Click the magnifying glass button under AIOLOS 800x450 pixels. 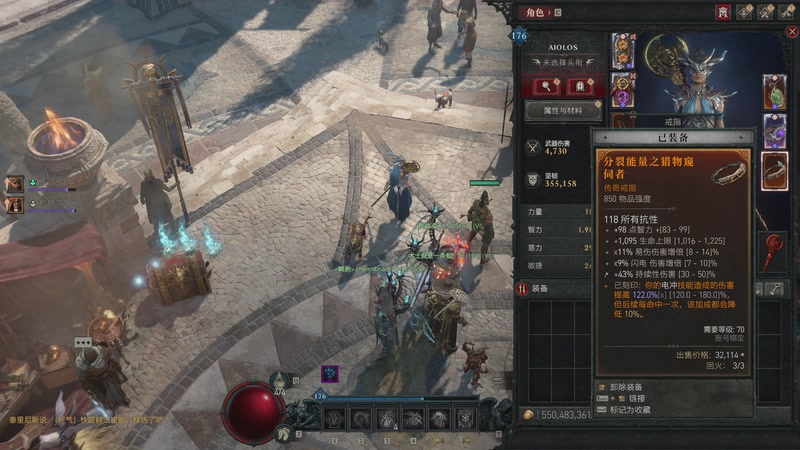pyautogui.click(x=547, y=85)
